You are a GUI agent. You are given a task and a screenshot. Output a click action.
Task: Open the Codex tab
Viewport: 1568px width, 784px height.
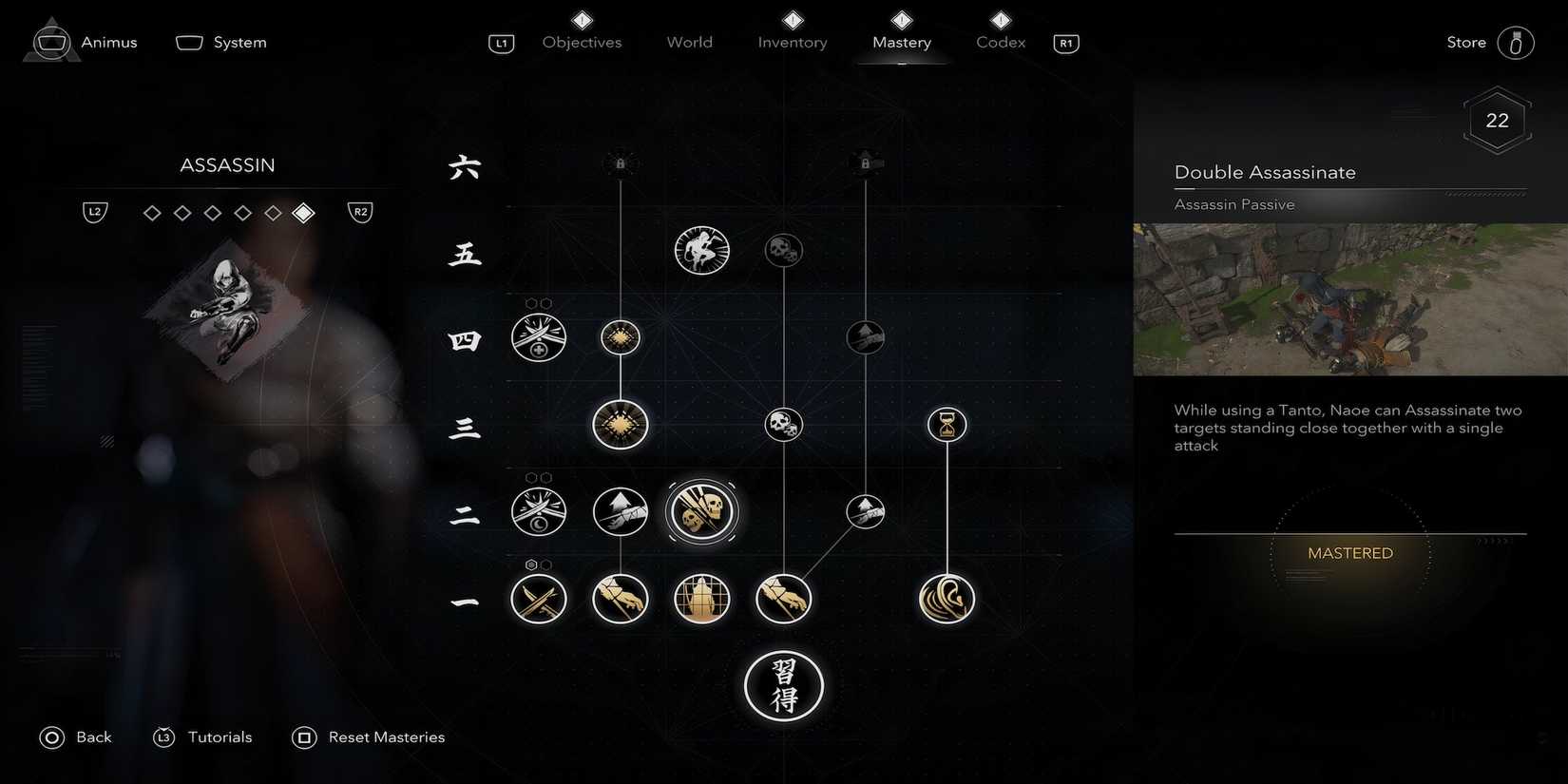tap(1000, 42)
